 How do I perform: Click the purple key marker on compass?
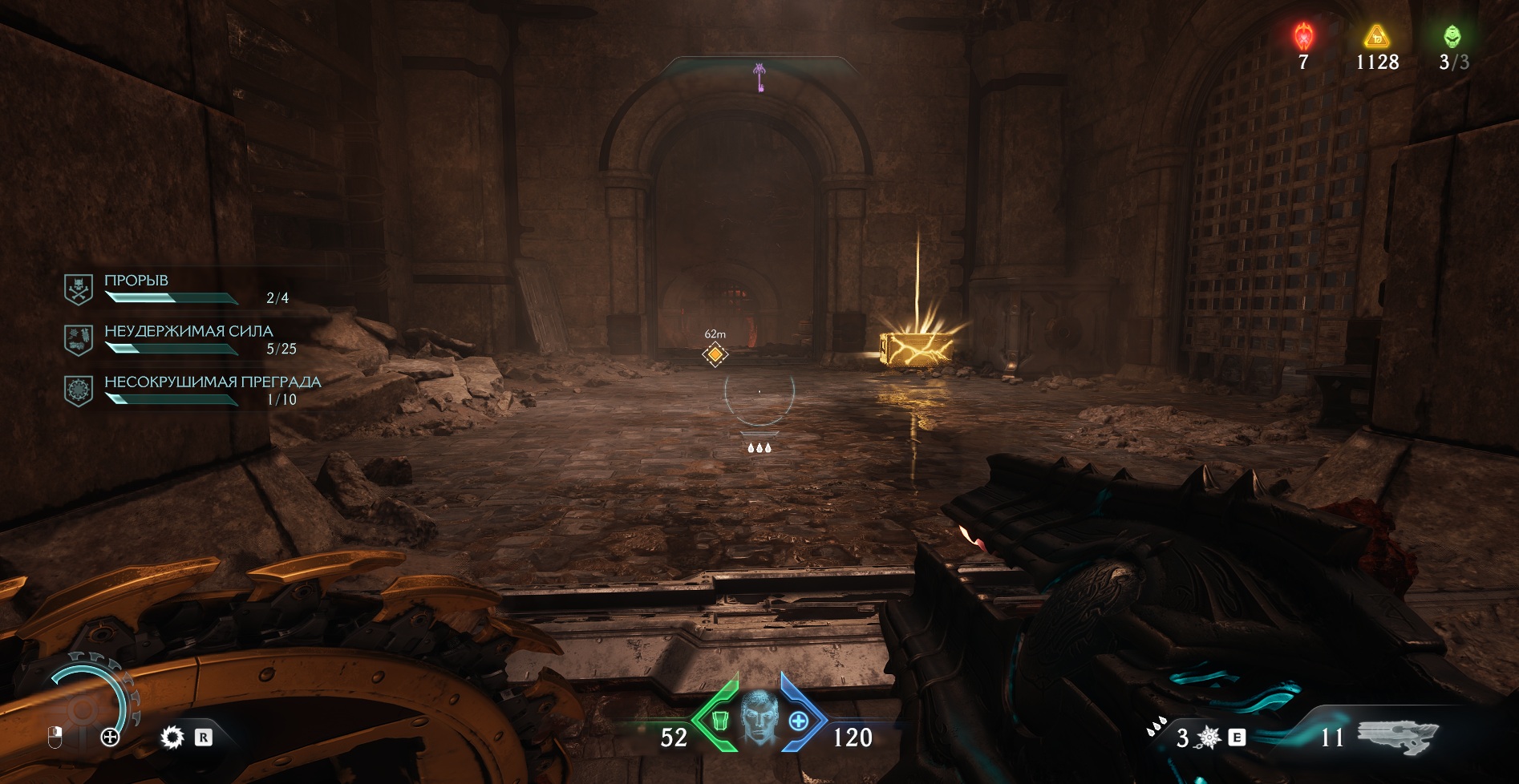point(759,77)
